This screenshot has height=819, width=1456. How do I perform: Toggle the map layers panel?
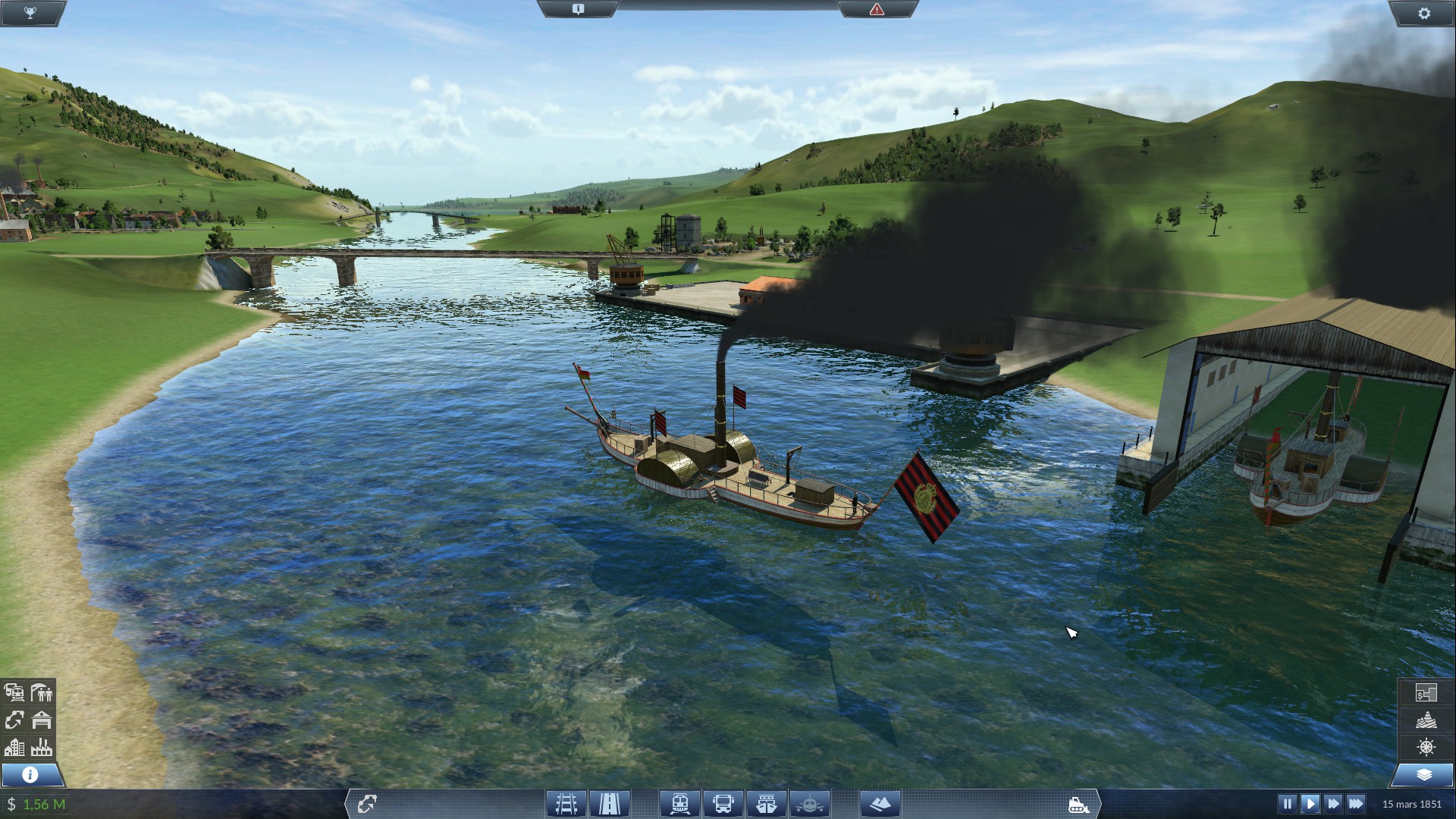click(1423, 774)
